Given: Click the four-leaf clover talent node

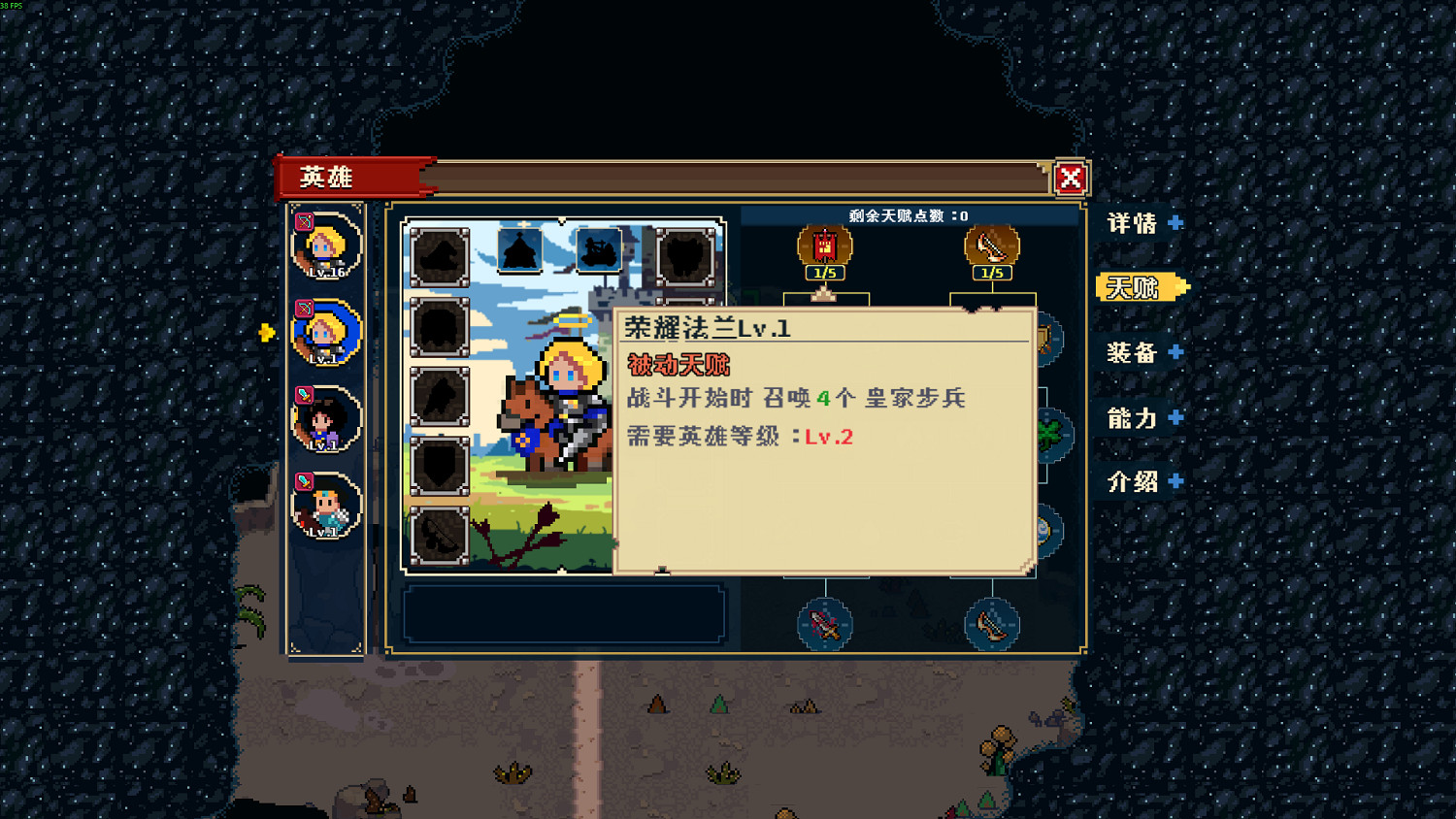Looking at the screenshot, I should (x=1048, y=433).
